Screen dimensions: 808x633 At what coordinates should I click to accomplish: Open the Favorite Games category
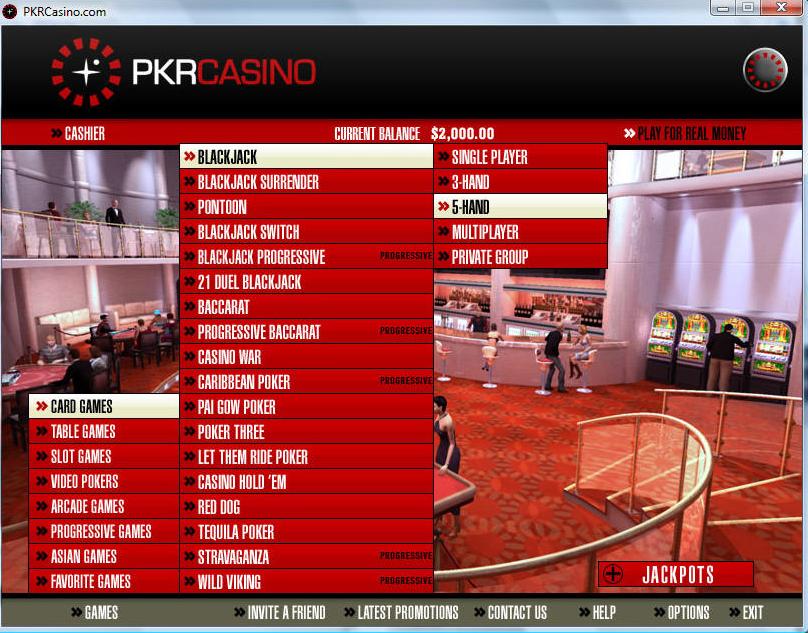click(x=90, y=581)
